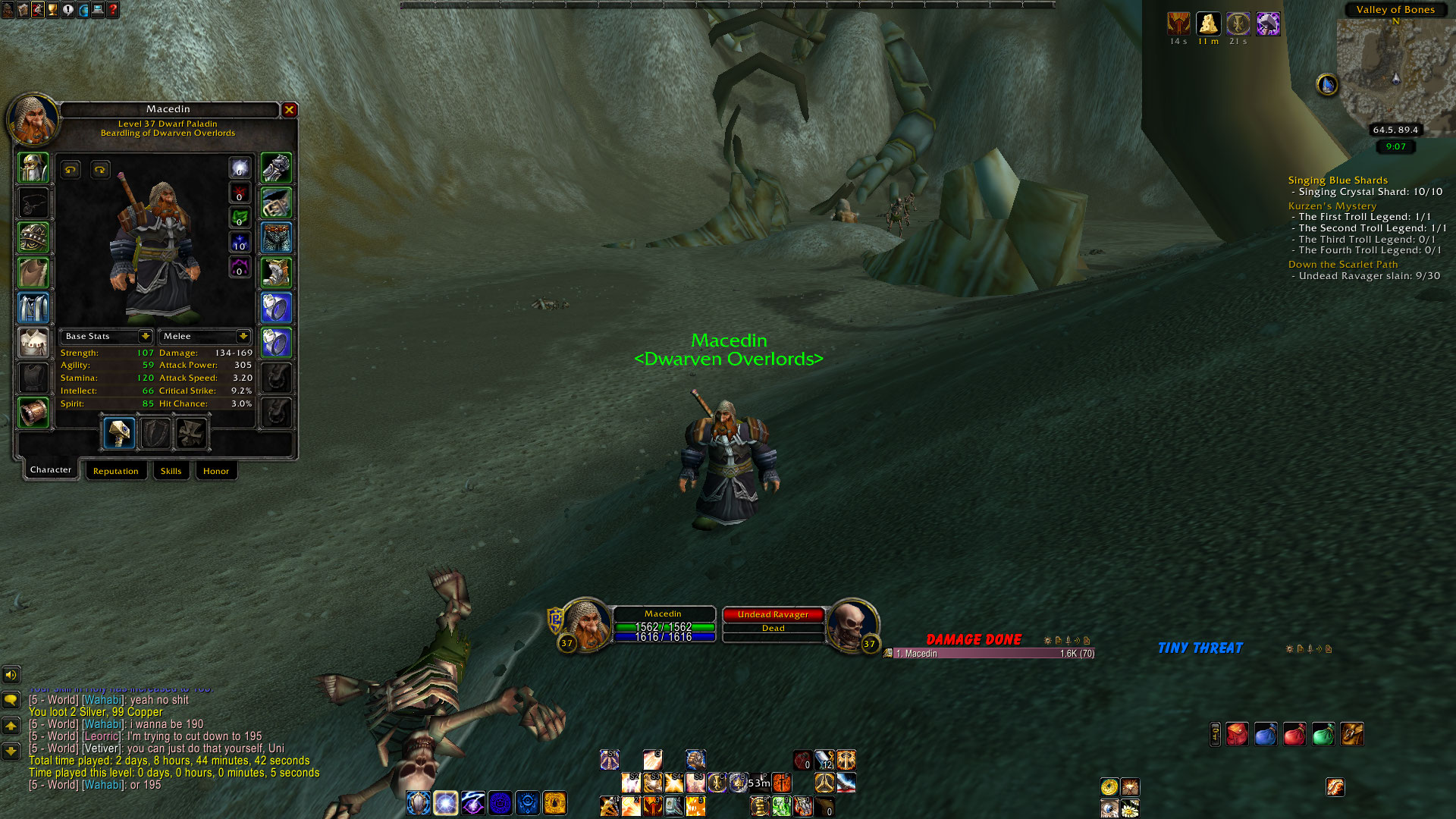The width and height of the screenshot is (1456, 819).
Task: Open the leather backpack bag
Action: (x=1351, y=734)
